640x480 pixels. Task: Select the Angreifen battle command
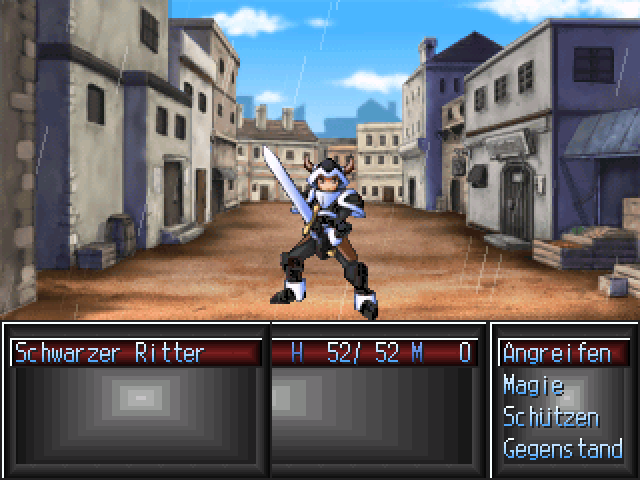click(557, 353)
